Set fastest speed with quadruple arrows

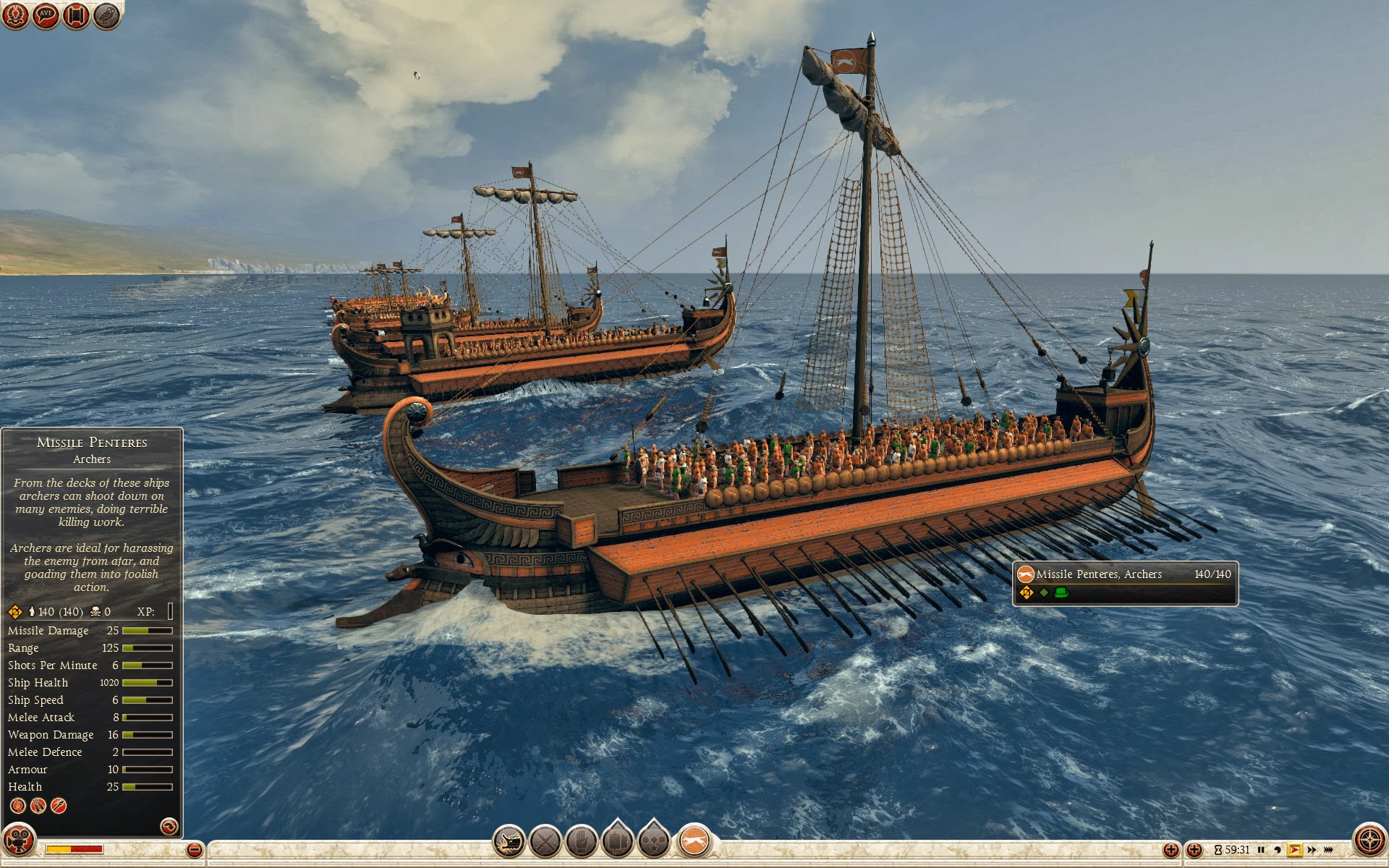[1328, 850]
